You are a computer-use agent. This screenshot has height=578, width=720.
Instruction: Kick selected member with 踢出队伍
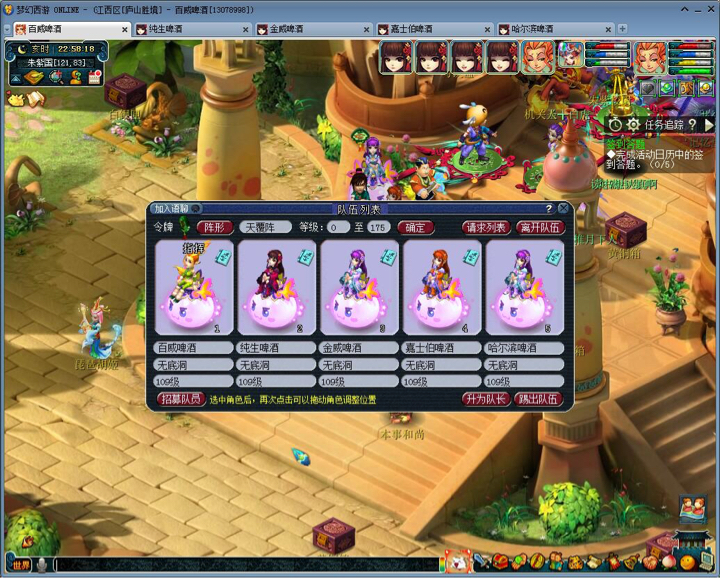[x=539, y=399]
